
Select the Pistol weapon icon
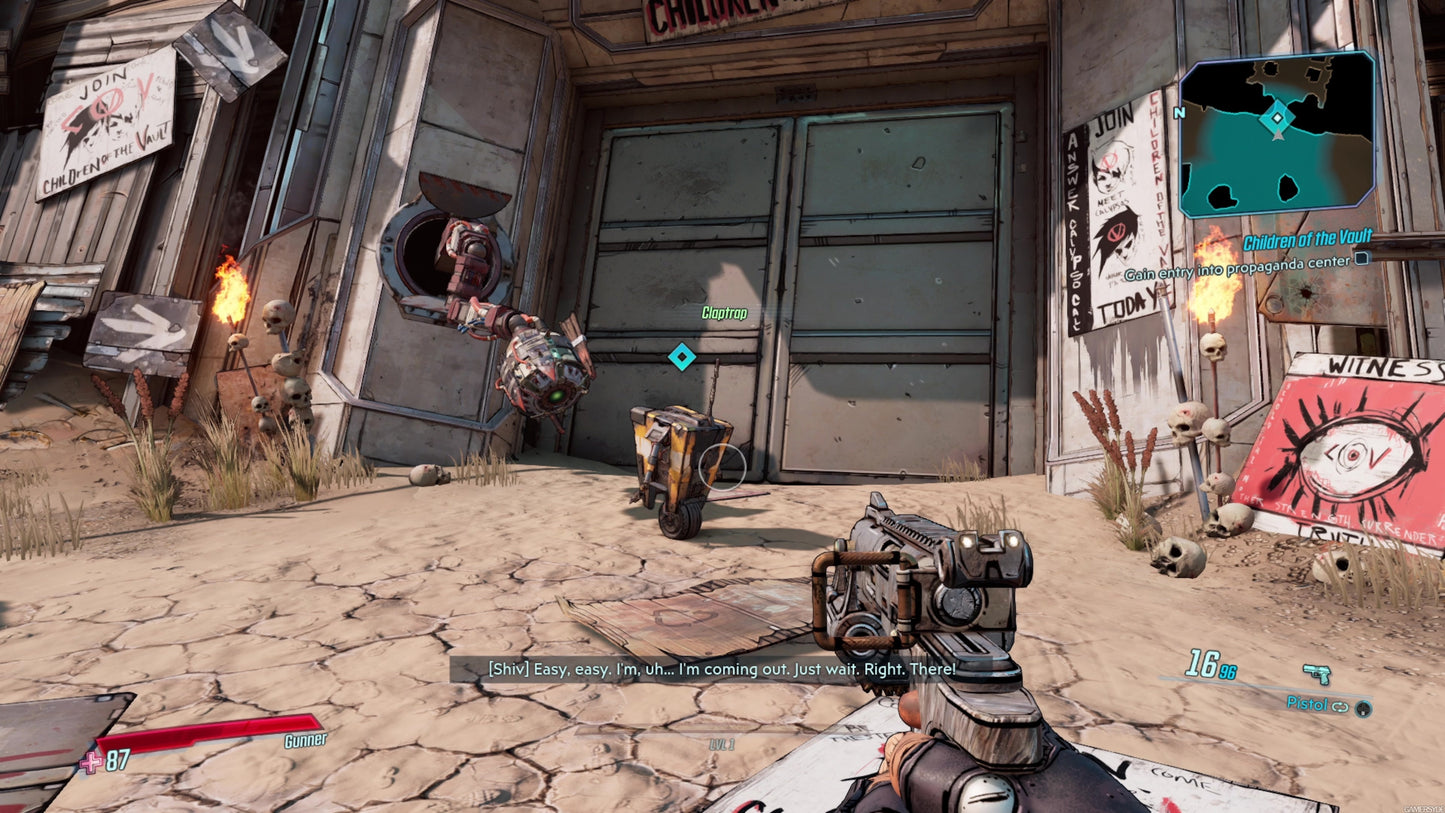point(1316,674)
